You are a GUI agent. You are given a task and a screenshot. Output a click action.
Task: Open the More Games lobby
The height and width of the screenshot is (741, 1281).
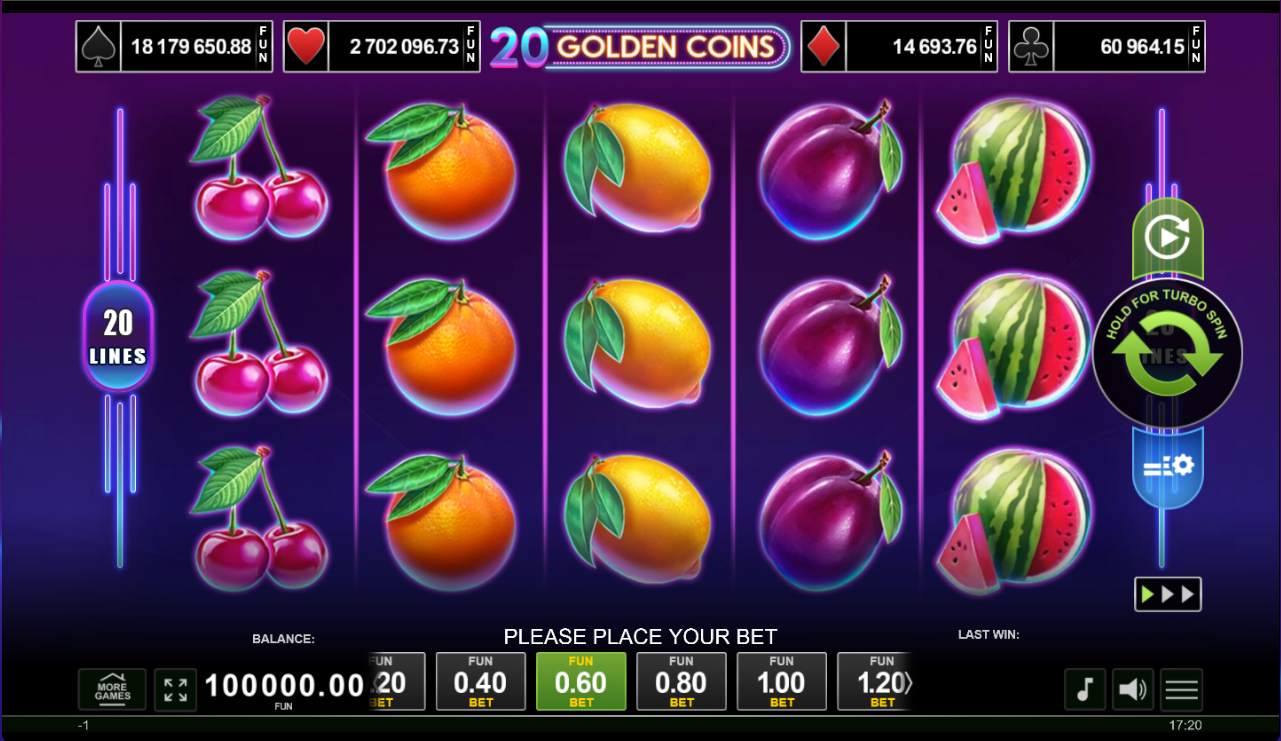click(x=112, y=690)
